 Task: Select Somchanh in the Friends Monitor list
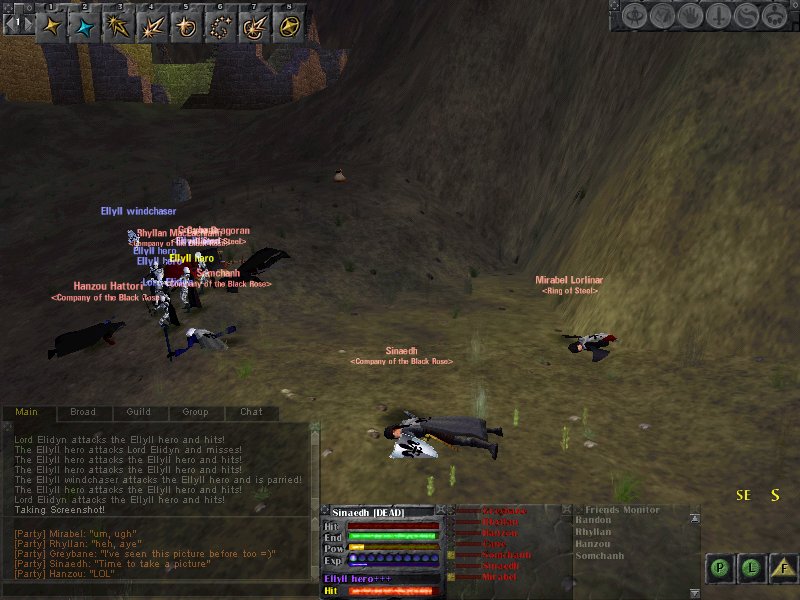[599, 556]
